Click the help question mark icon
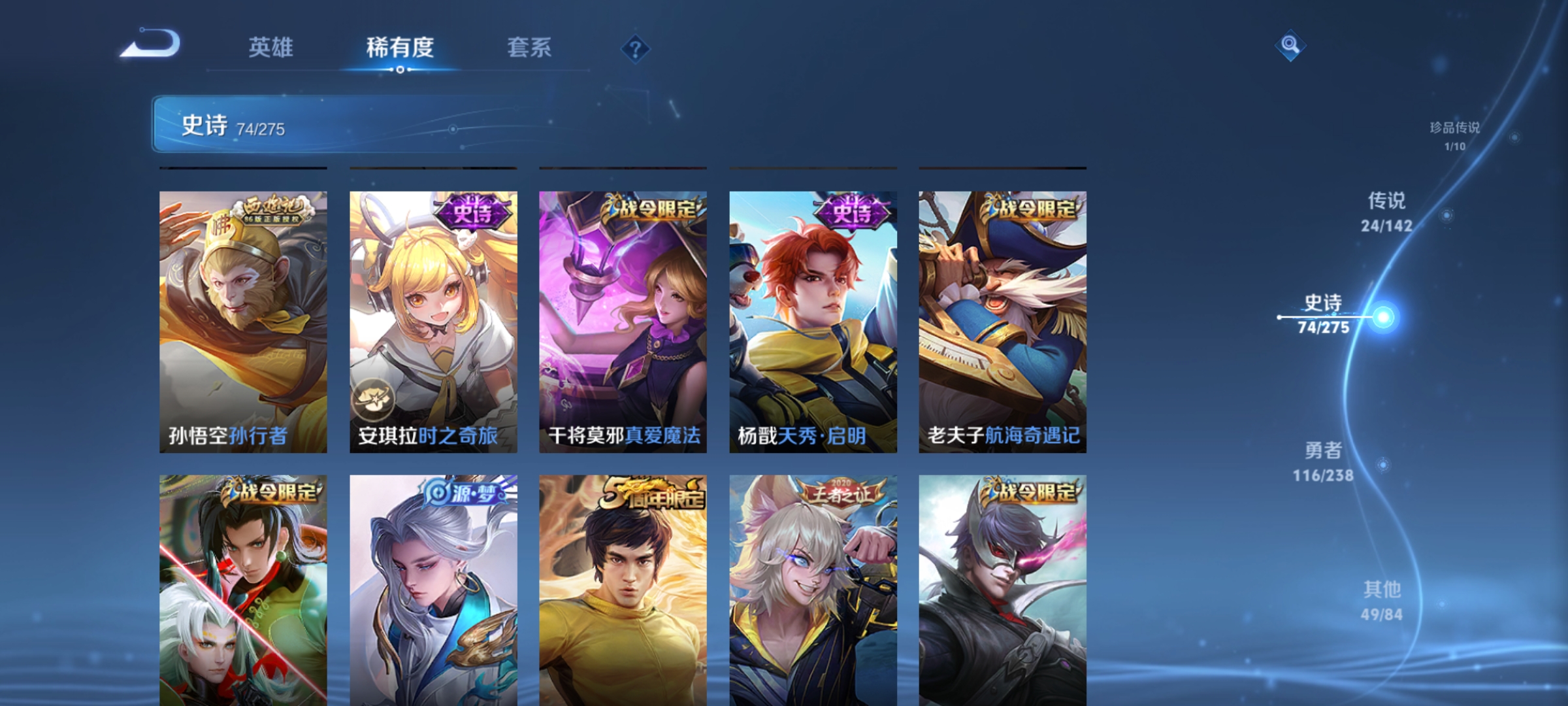The image size is (1568, 706). 636,48
